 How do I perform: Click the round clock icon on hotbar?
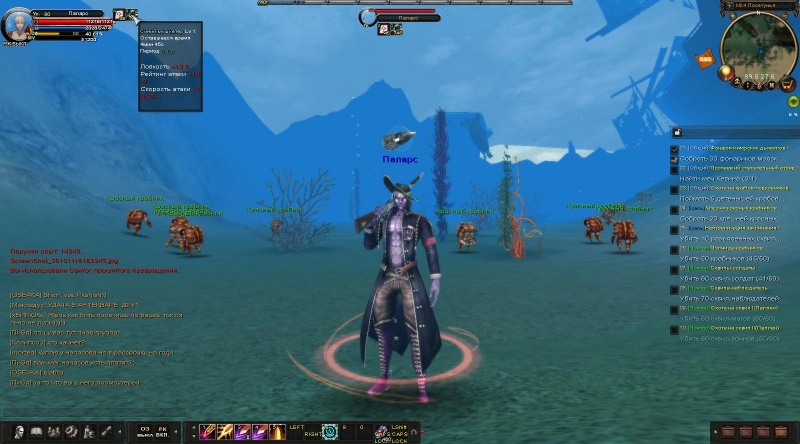point(330,432)
